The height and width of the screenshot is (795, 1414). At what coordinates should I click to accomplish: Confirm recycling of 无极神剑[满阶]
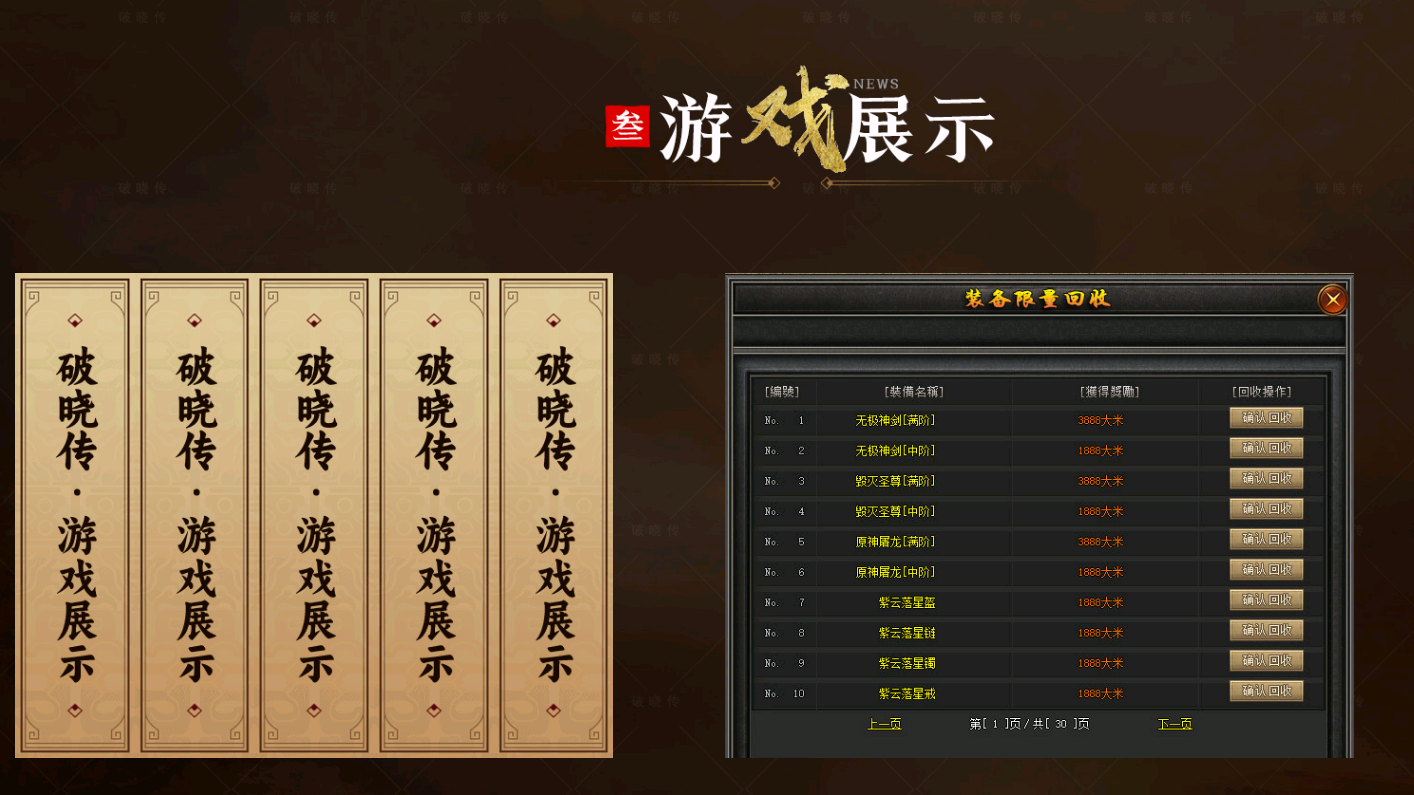click(x=1265, y=417)
